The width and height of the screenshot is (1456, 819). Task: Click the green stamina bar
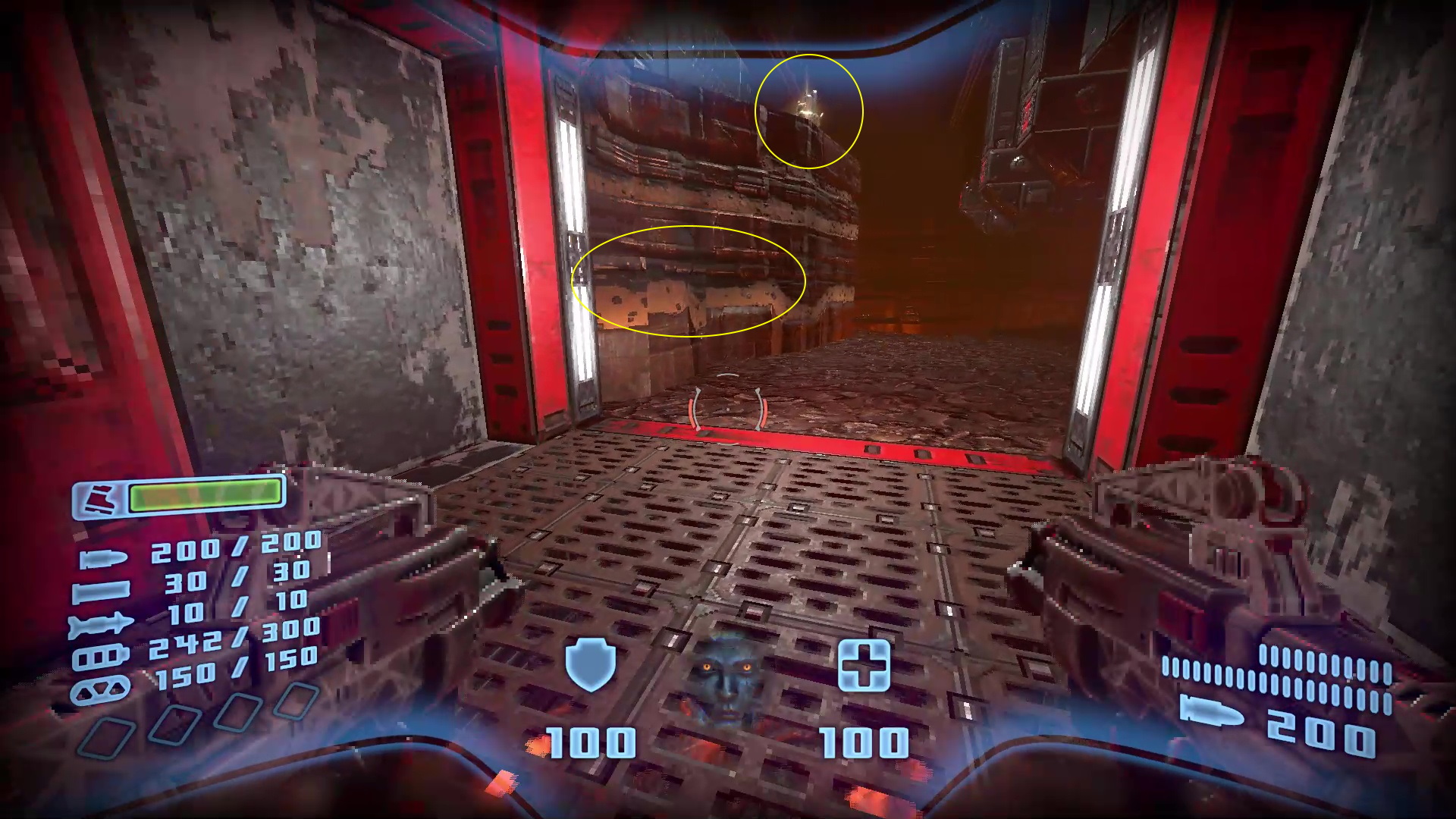[203, 494]
